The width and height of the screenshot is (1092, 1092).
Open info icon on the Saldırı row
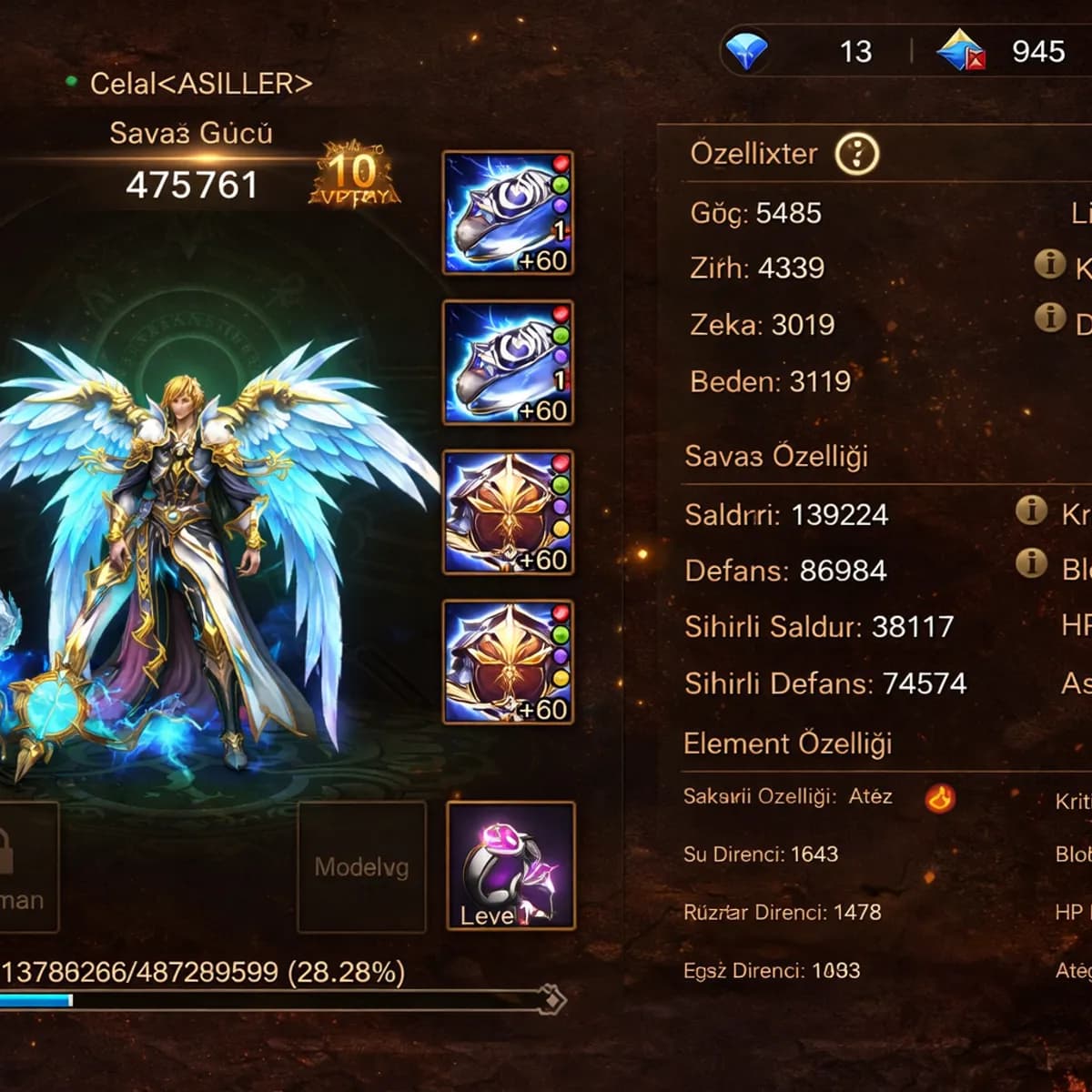click(x=1031, y=511)
